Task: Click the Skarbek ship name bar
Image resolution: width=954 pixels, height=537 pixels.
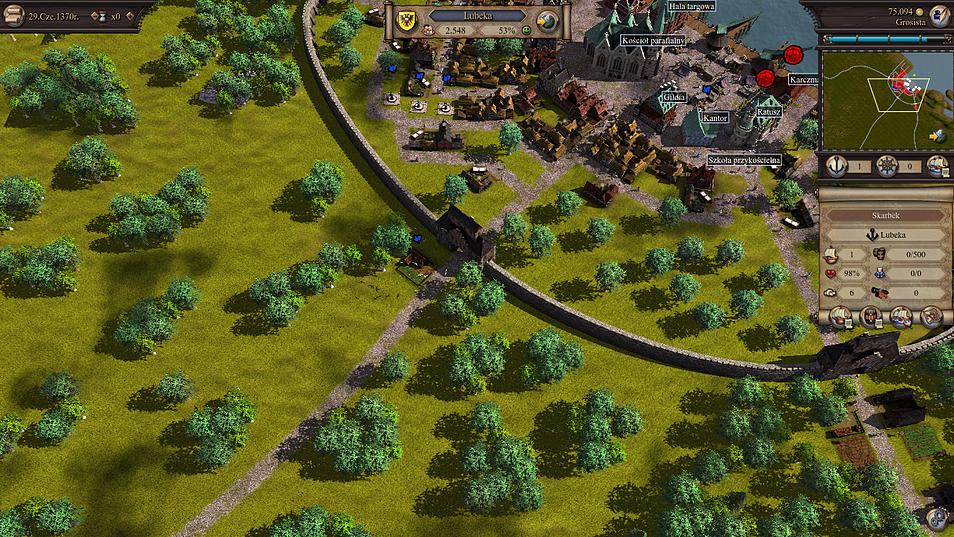Action: click(x=883, y=214)
